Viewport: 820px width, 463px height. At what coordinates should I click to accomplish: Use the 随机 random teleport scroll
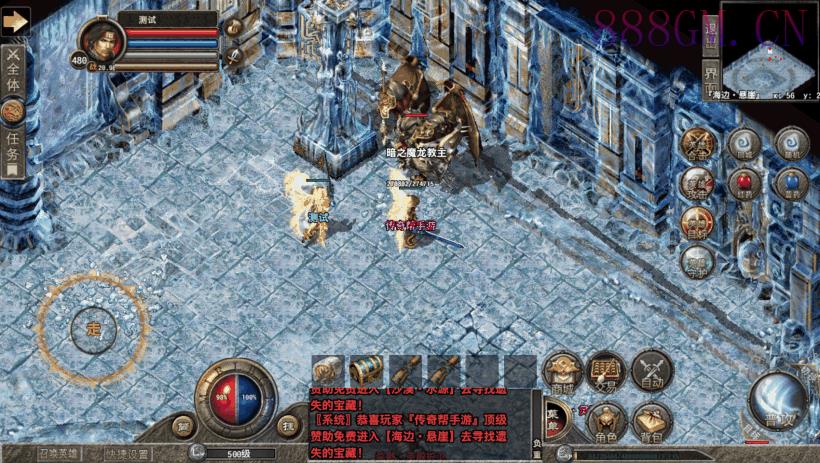[x=790, y=144]
